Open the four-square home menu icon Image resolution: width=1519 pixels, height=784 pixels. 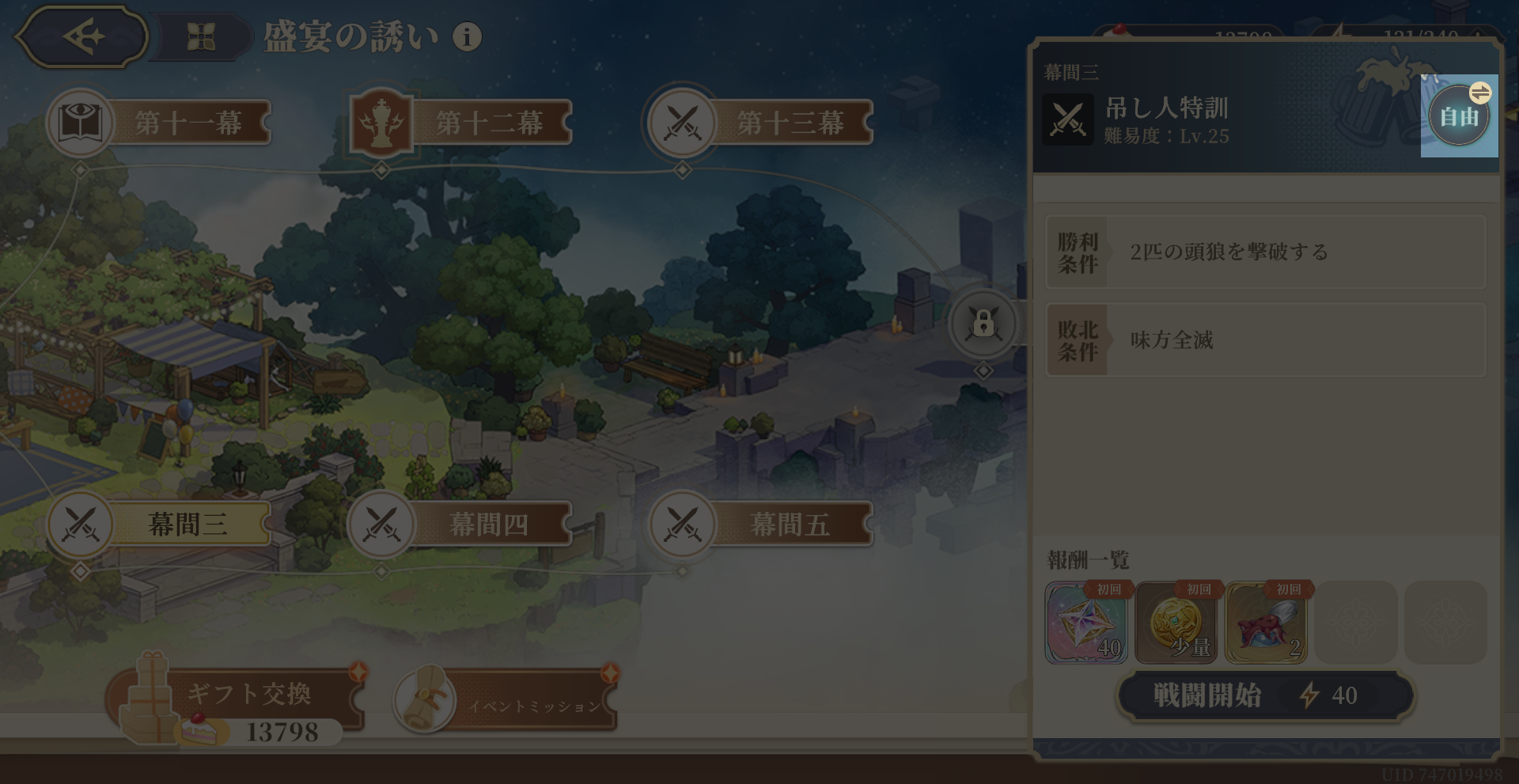201,36
